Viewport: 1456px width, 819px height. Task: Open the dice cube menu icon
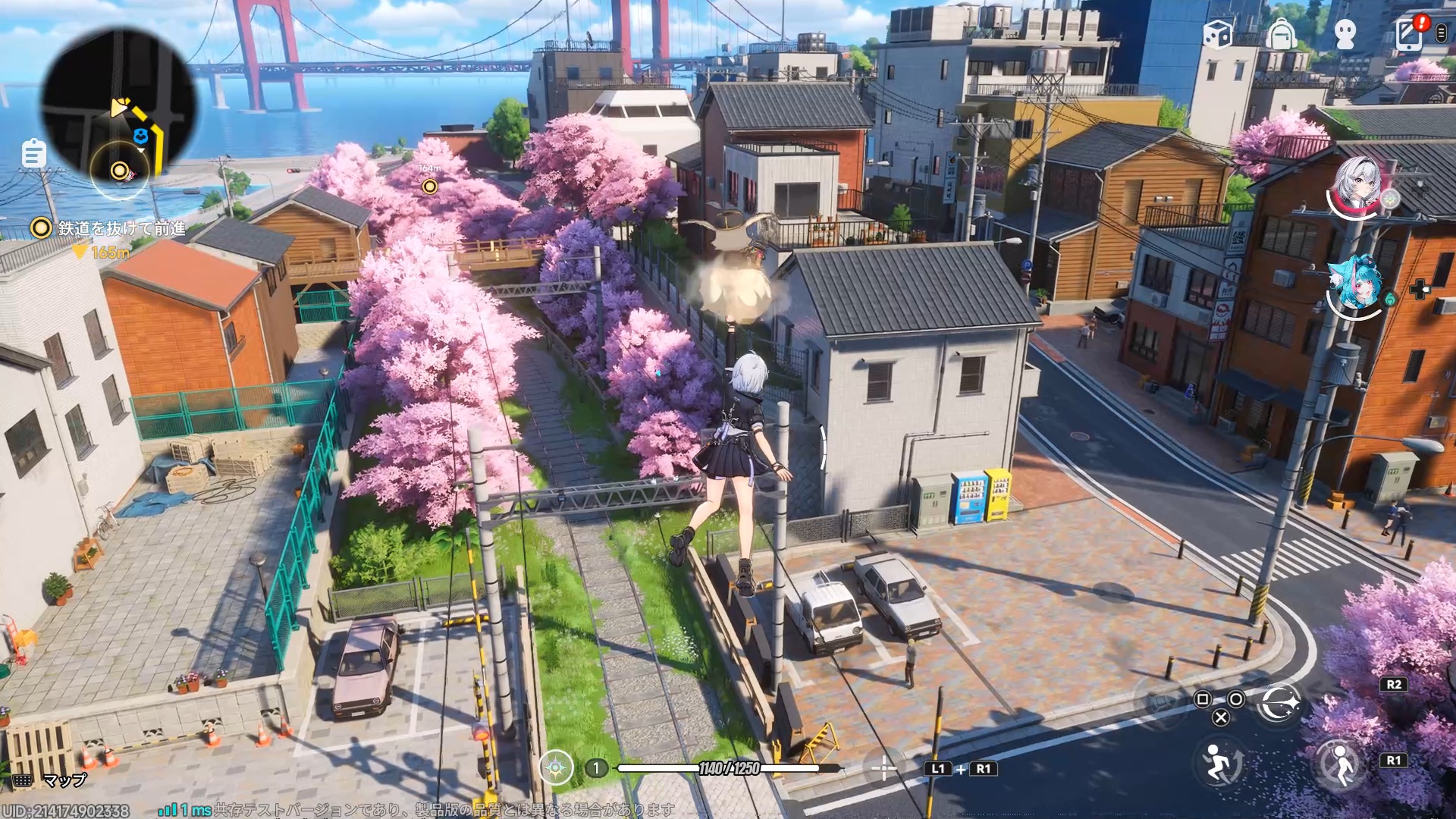(1217, 34)
